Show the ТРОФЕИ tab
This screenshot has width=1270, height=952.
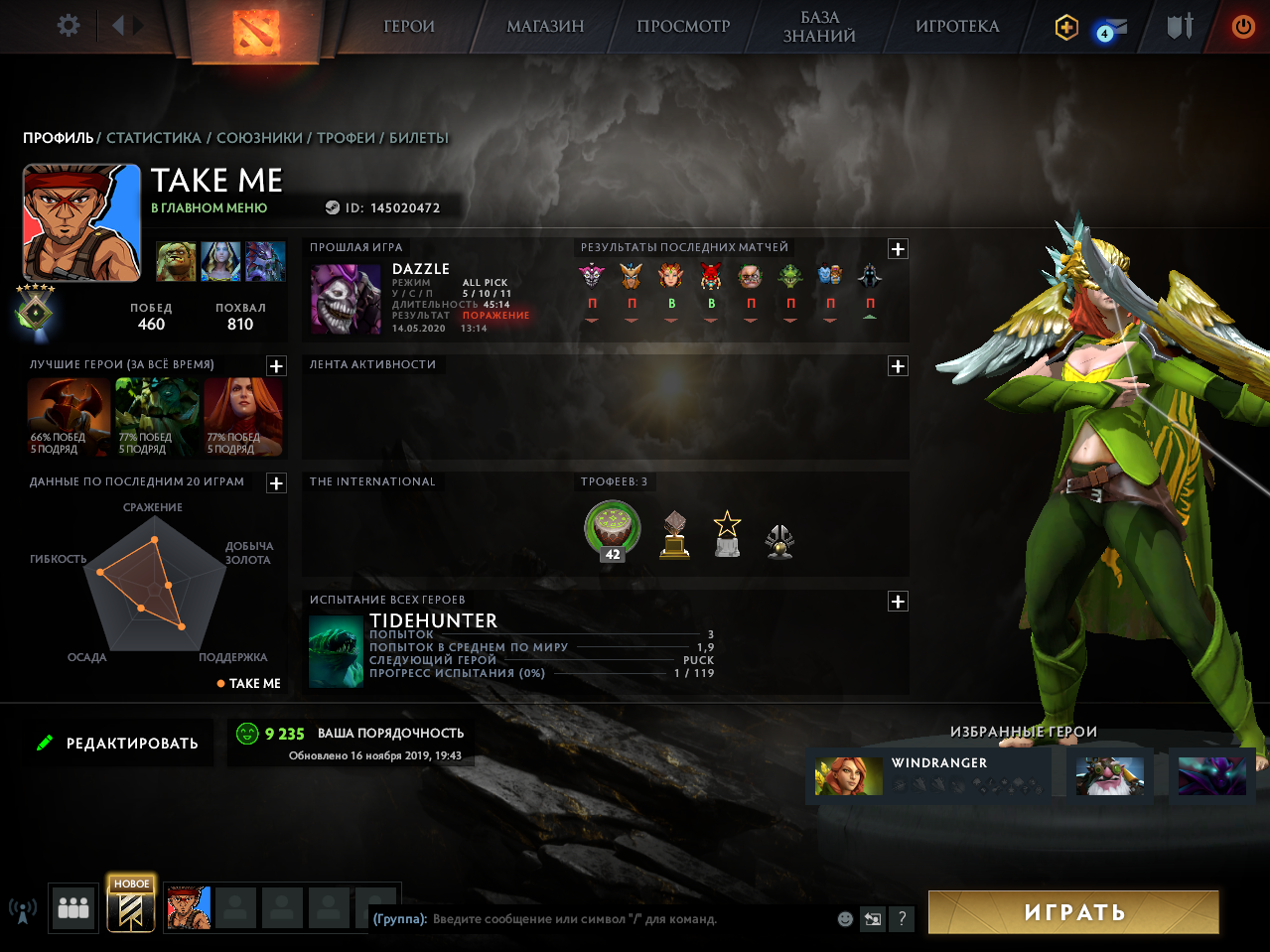[x=346, y=138]
